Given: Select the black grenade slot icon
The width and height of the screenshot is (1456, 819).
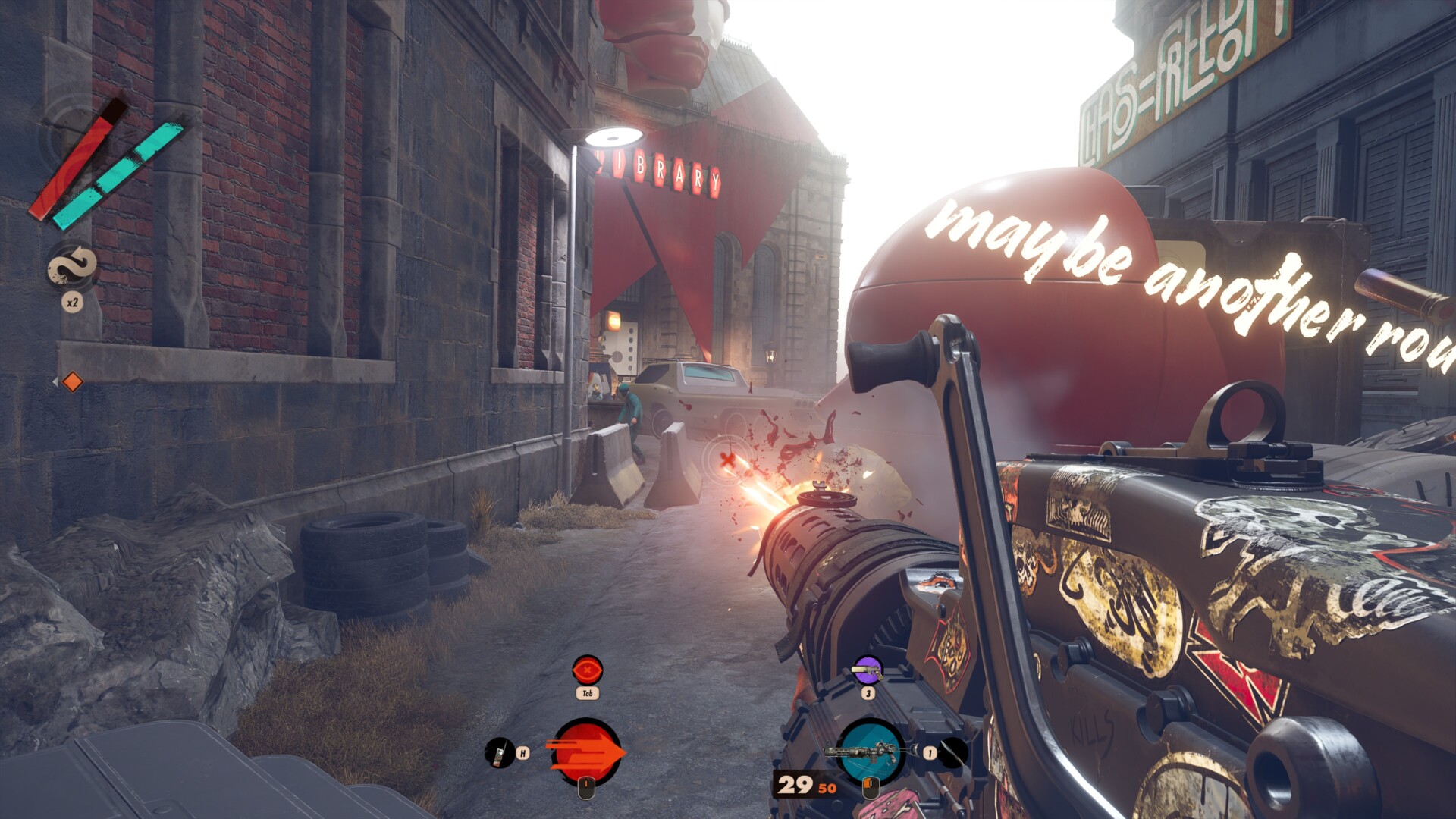Looking at the screenshot, I should pos(954,752).
